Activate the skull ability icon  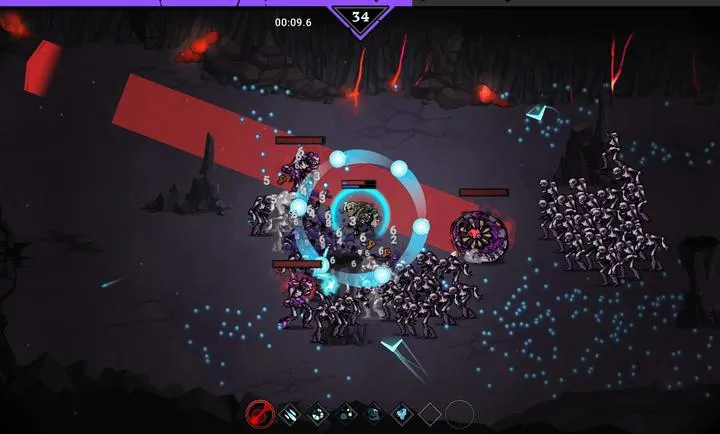[x=373, y=412]
